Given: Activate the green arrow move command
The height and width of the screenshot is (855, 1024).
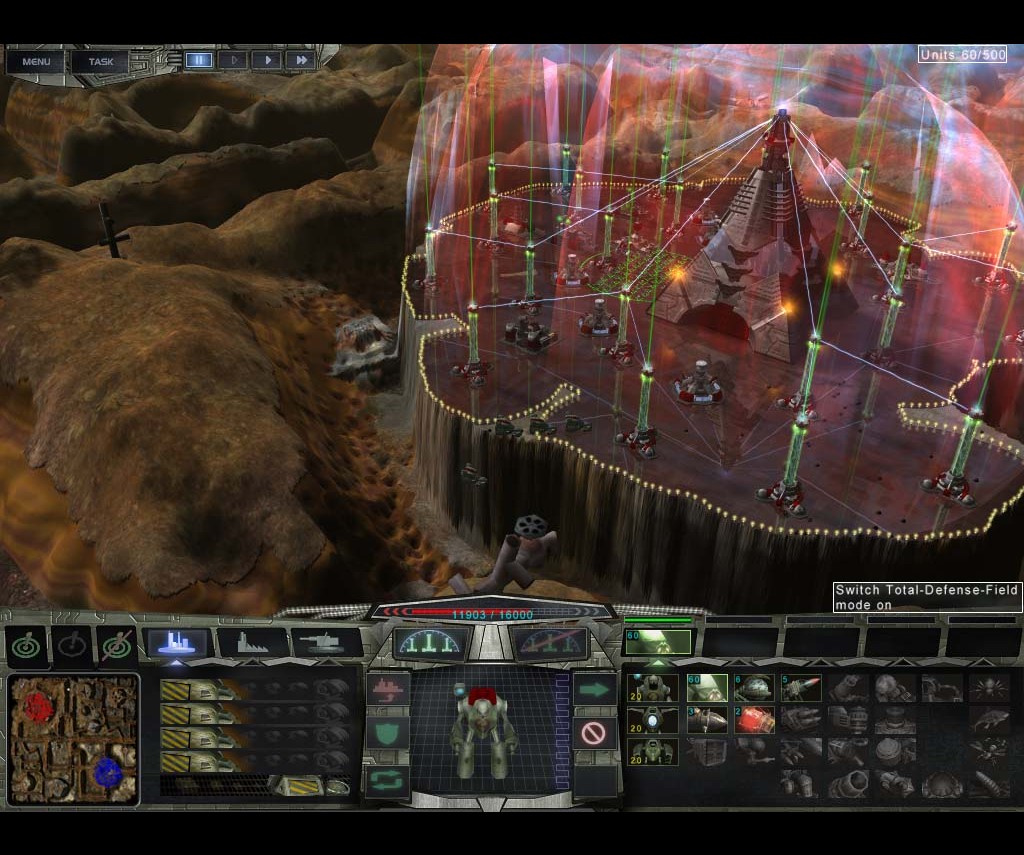Looking at the screenshot, I should click(594, 689).
